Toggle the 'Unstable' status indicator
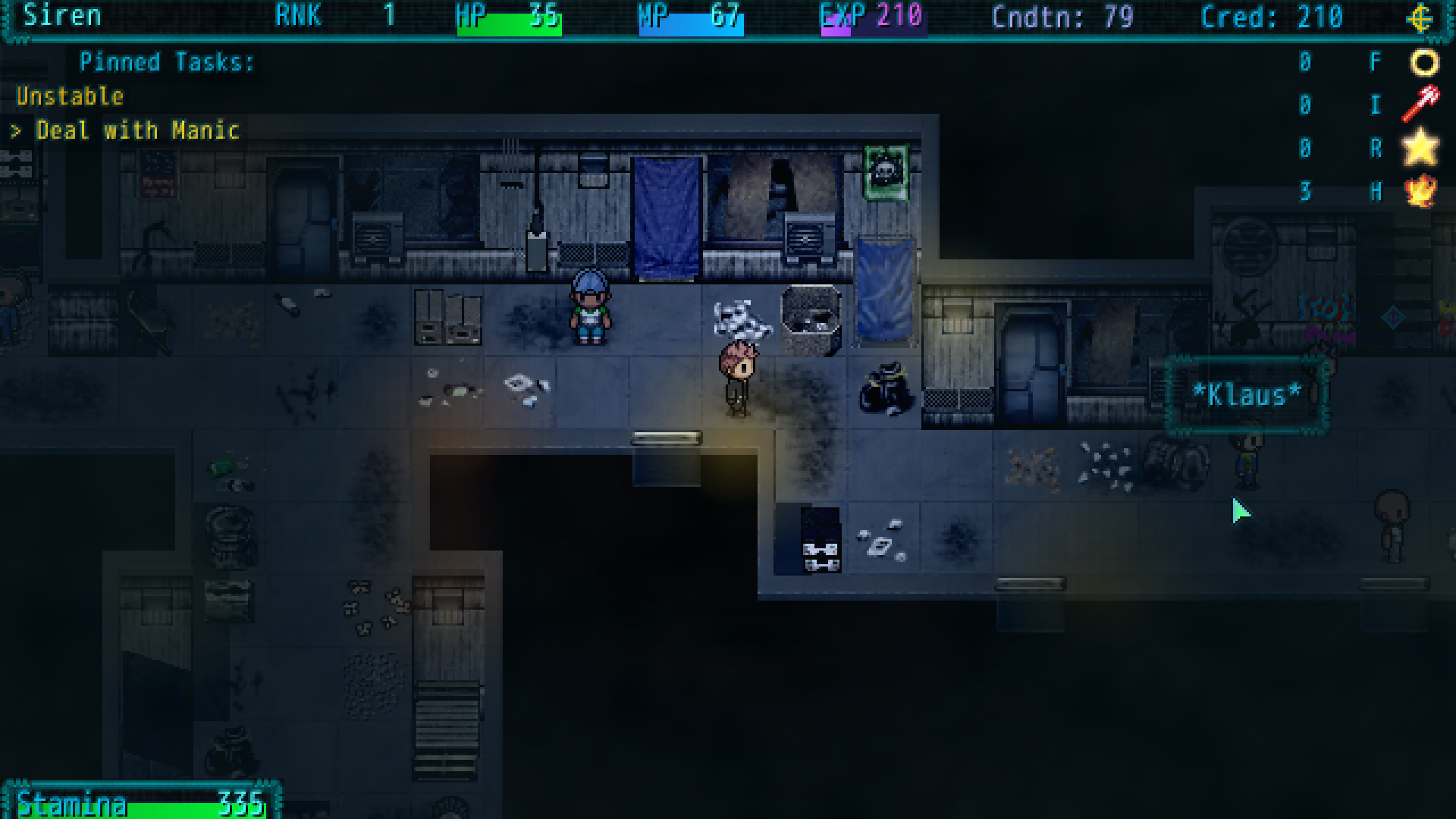 click(x=69, y=96)
